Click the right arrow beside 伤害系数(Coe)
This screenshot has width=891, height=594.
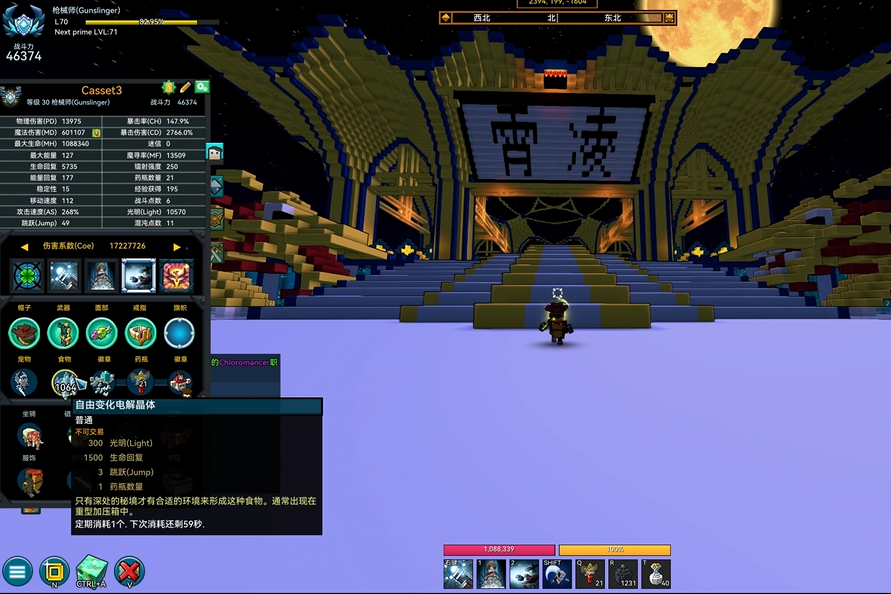(177, 246)
